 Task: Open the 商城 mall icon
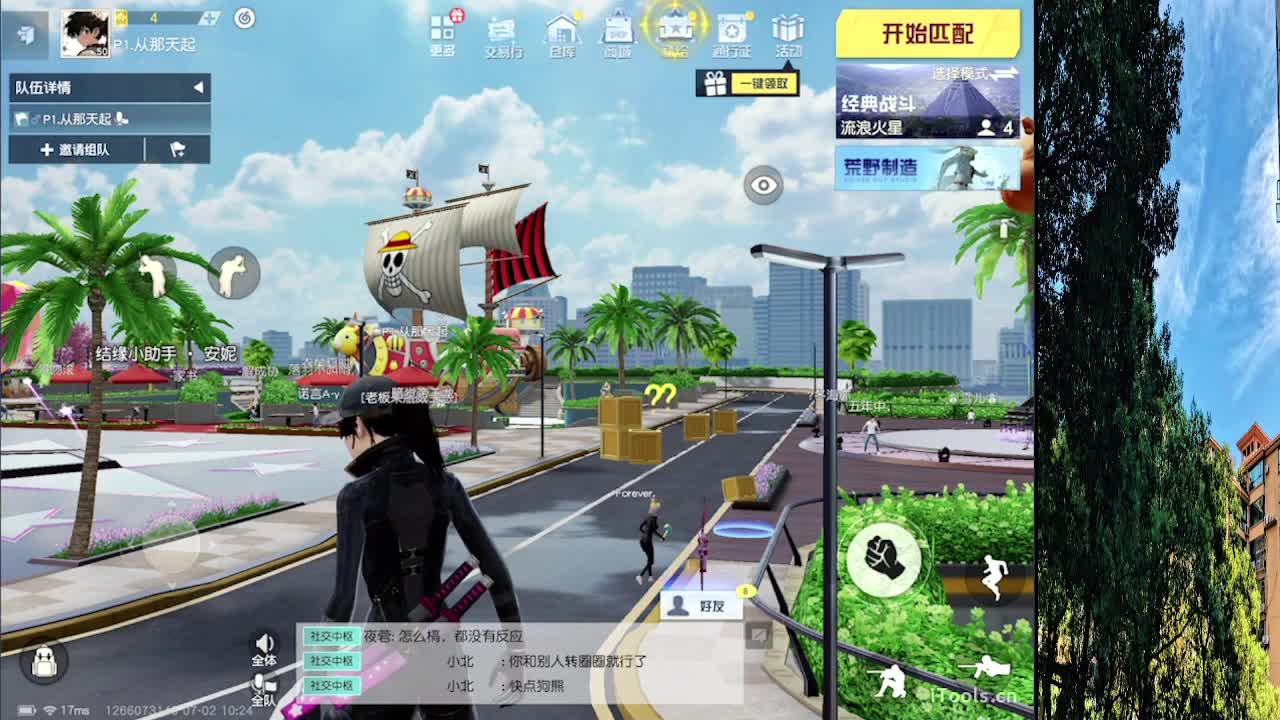620,30
